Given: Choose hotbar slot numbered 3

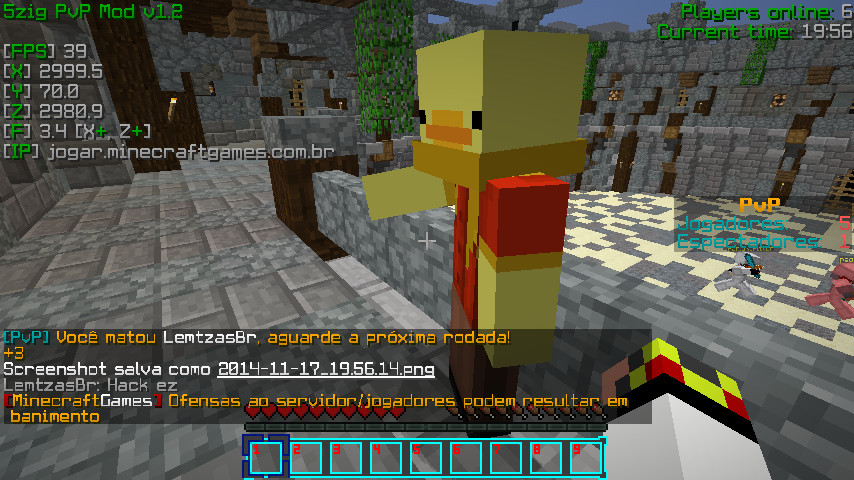Looking at the screenshot, I should pos(345,457).
